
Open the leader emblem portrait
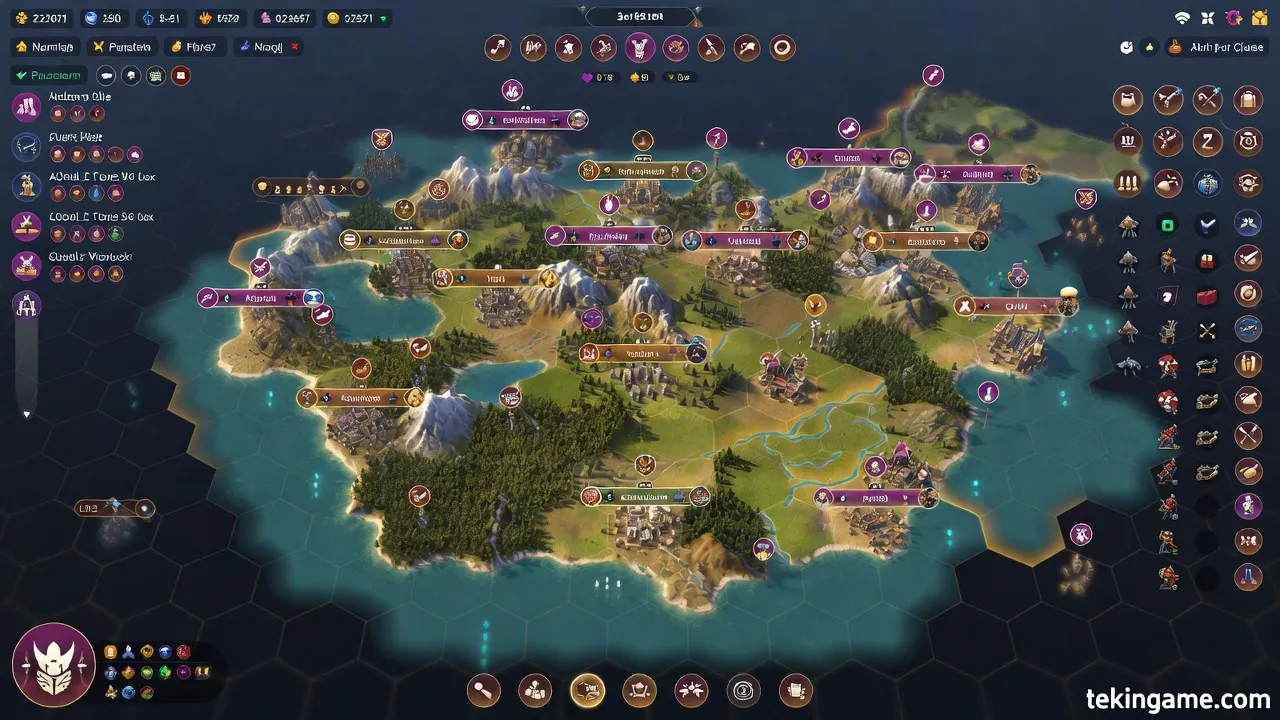click(53, 665)
